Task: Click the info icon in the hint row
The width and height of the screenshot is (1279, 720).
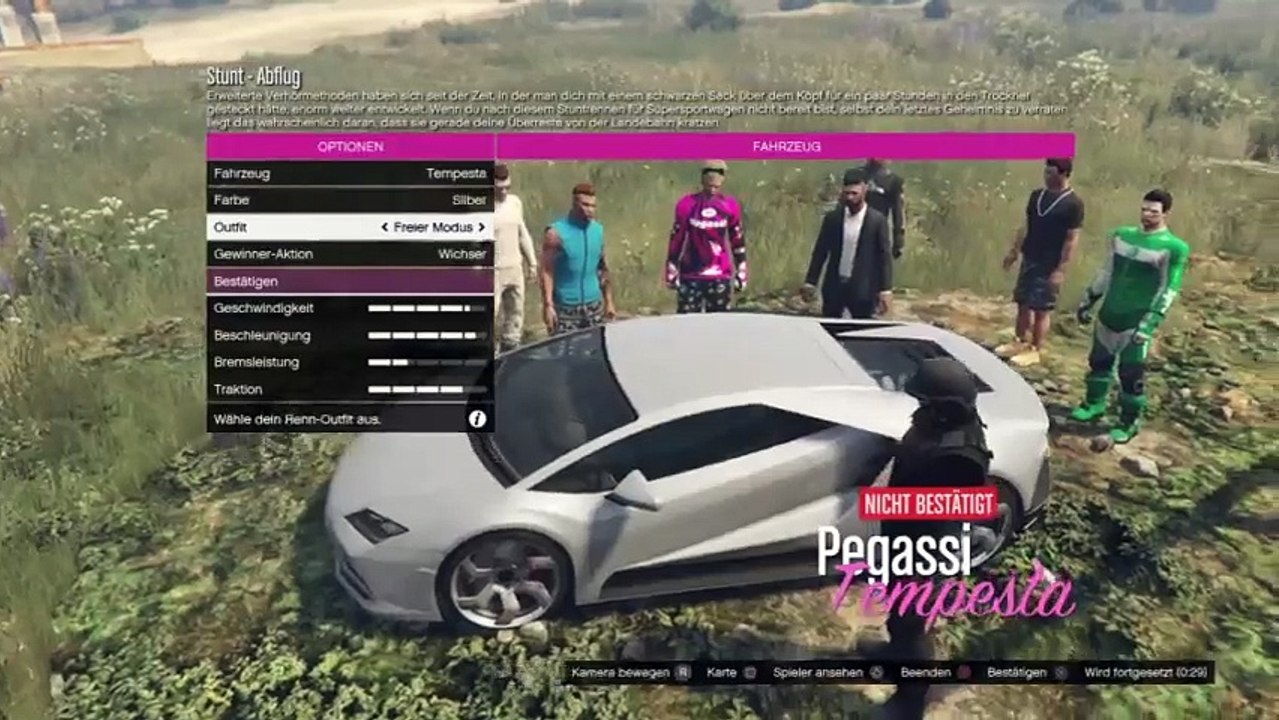Action: [x=477, y=419]
